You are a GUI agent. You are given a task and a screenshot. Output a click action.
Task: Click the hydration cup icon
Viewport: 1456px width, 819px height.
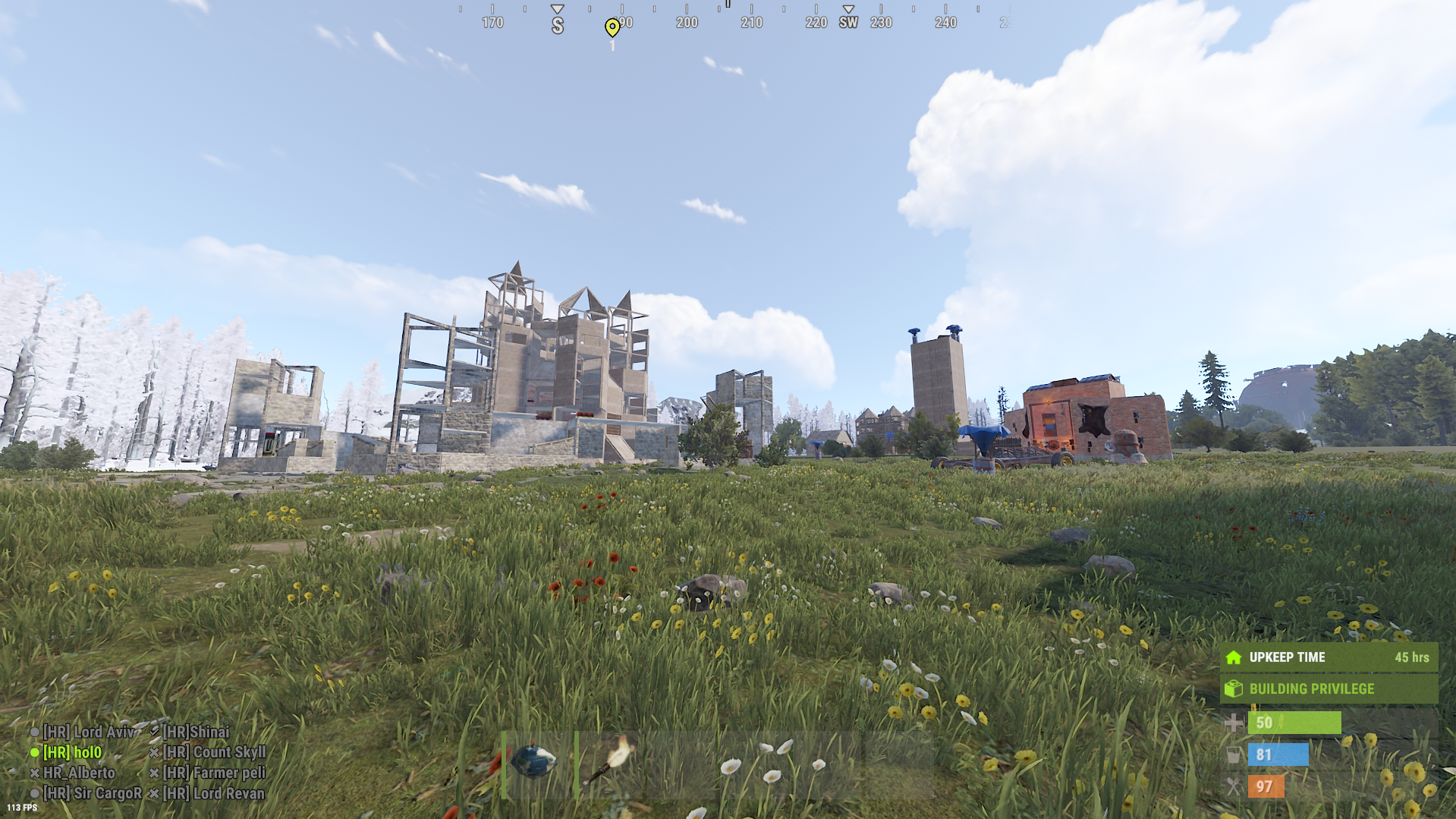[x=1233, y=754]
